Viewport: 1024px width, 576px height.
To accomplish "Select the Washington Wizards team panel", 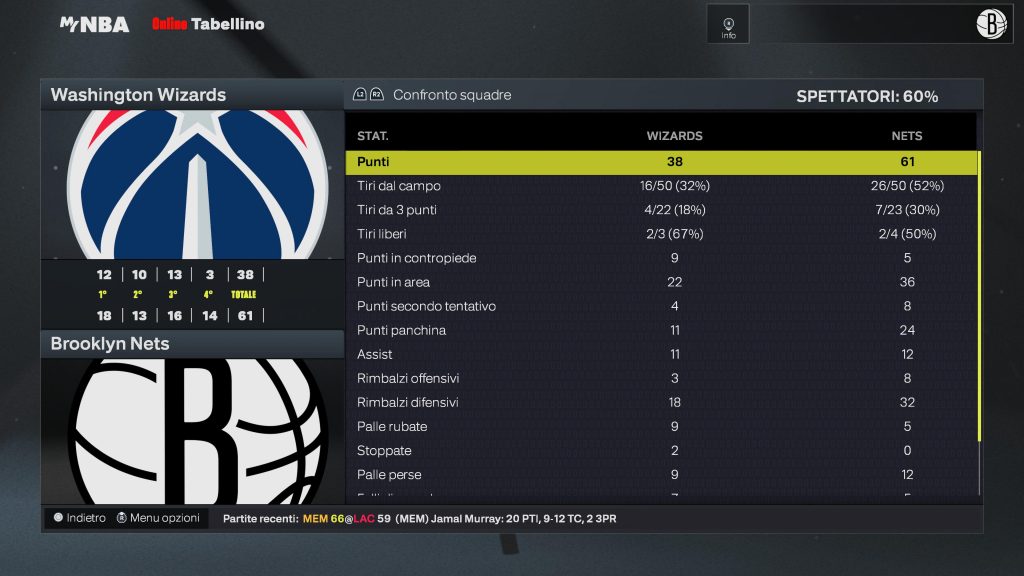I will click(191, 96).
